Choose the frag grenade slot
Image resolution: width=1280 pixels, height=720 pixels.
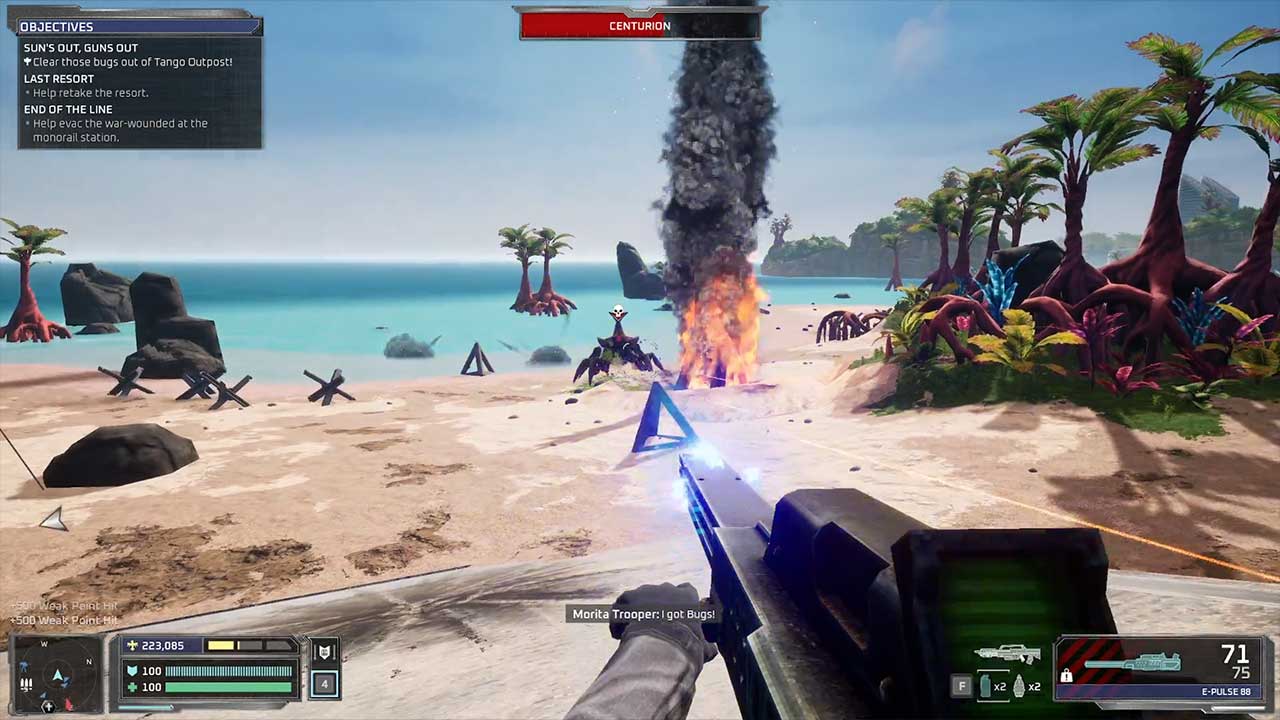[x=1020, y=686]
